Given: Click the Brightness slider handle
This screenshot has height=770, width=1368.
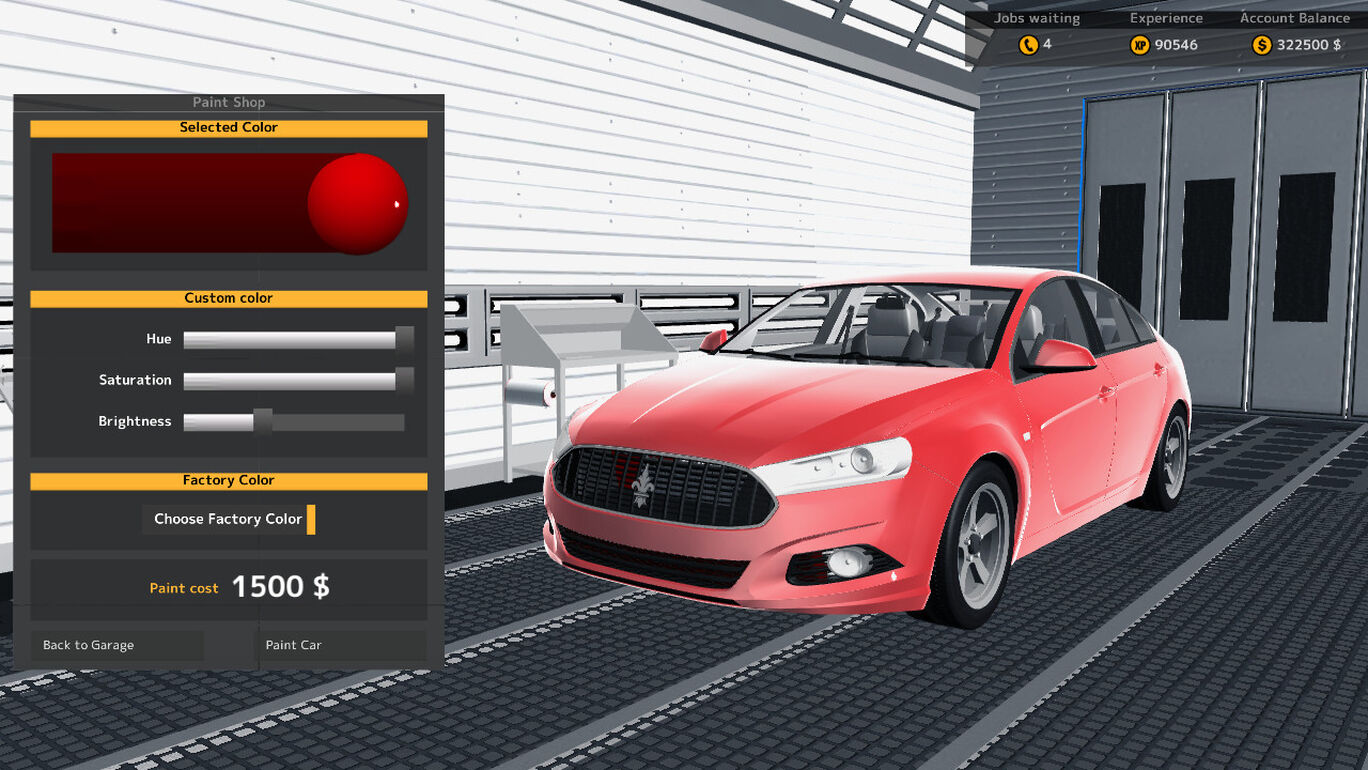Looking at the screenshot, I should point(262,421).
